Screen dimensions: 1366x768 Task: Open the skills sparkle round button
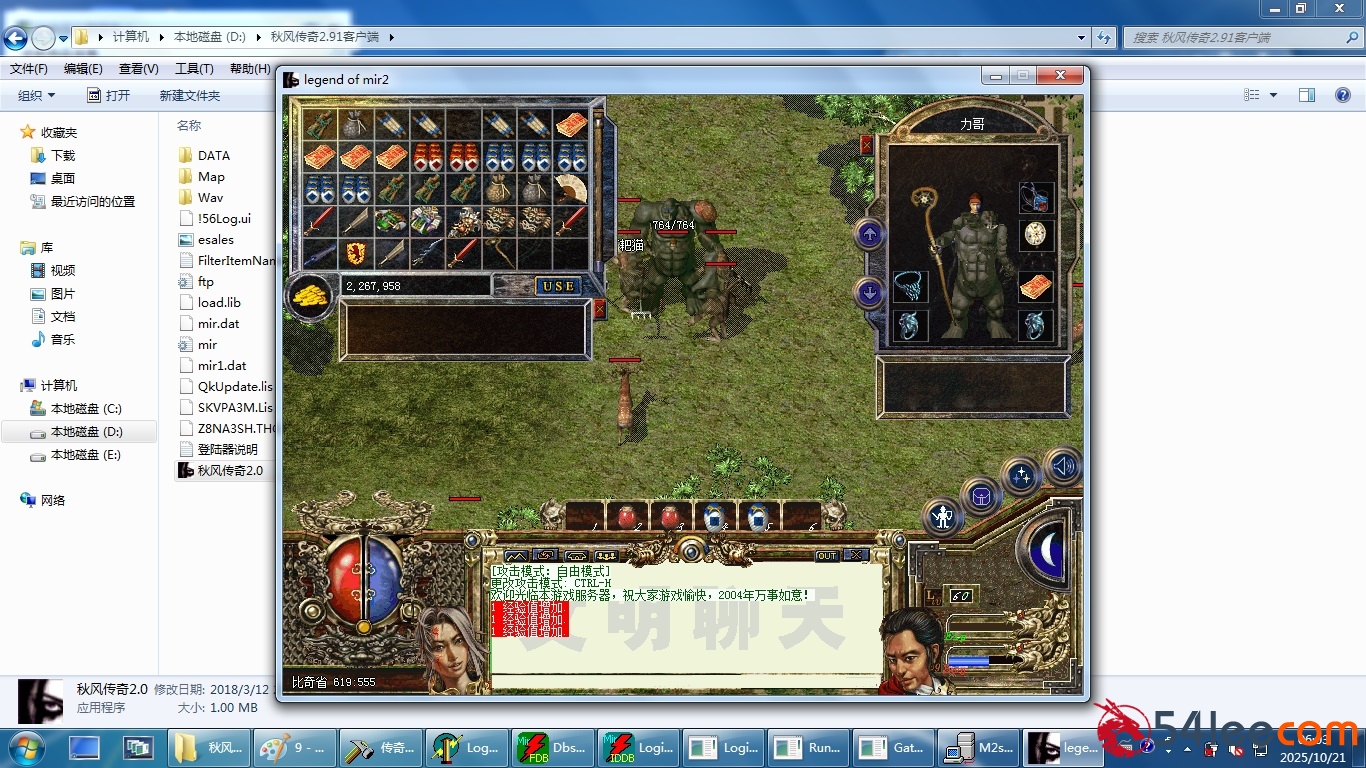[1021, 475]
